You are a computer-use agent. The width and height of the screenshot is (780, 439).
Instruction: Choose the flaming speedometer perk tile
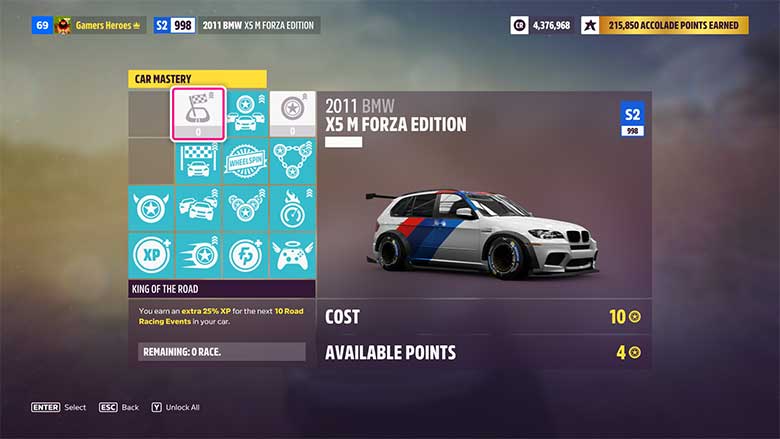[292, 208]
